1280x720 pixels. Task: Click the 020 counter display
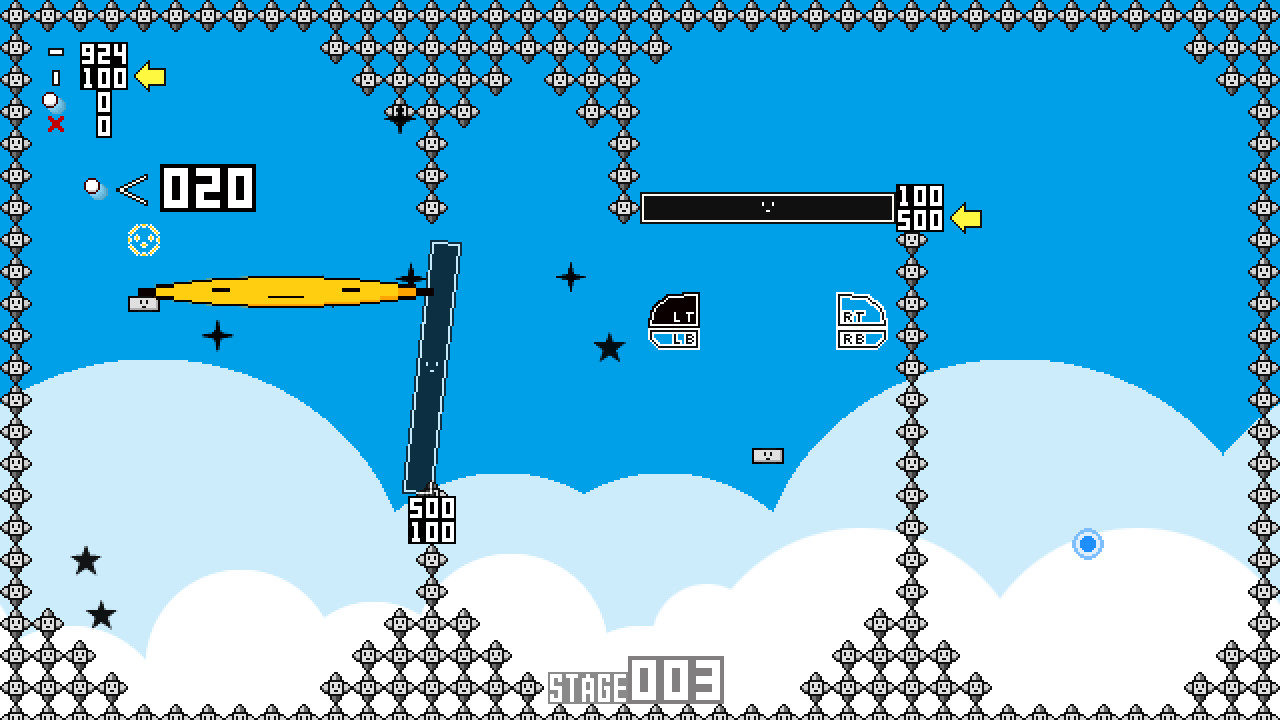click(x=208, y=187)
